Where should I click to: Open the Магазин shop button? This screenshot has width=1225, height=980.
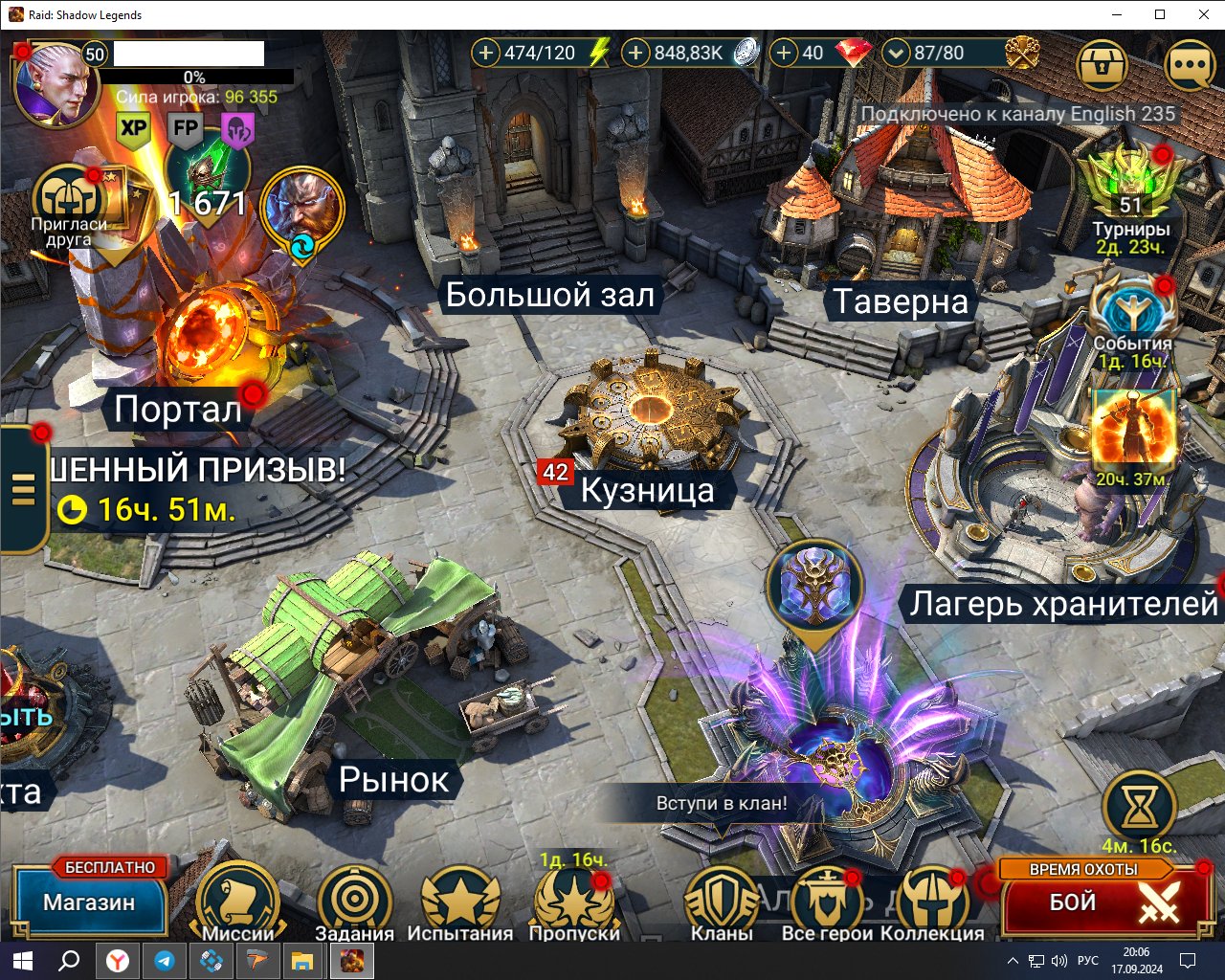pos(89,902)
